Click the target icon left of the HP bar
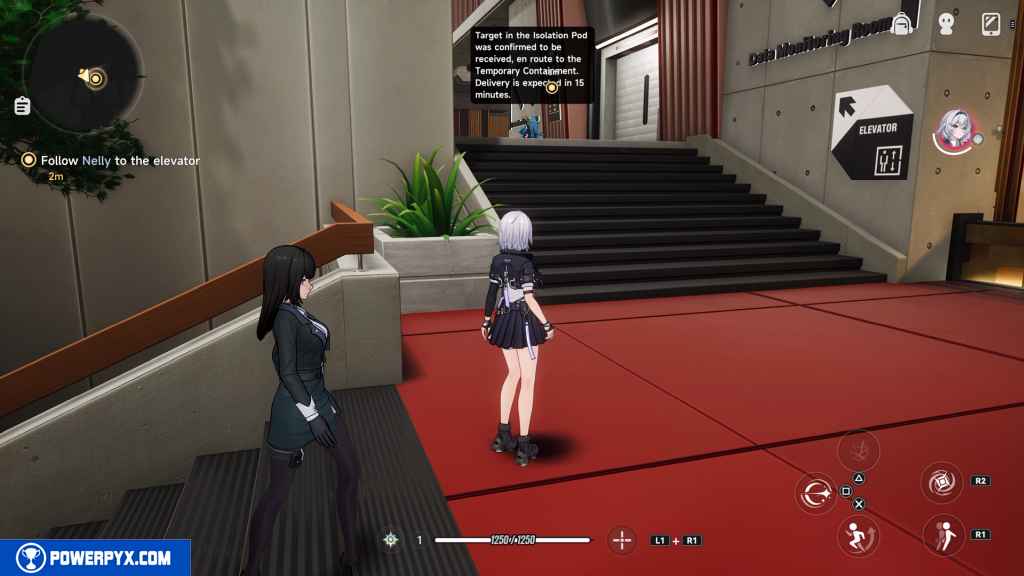Viewport: 1024px width, 576px height. point(391,540)
